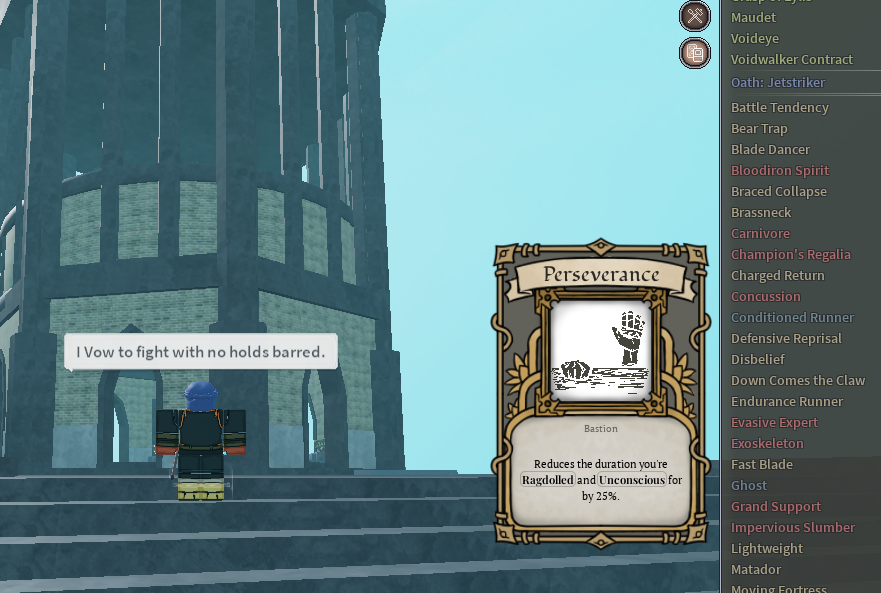
Task: Select the Bear Trap talent entry
Action: click(759, 129)
